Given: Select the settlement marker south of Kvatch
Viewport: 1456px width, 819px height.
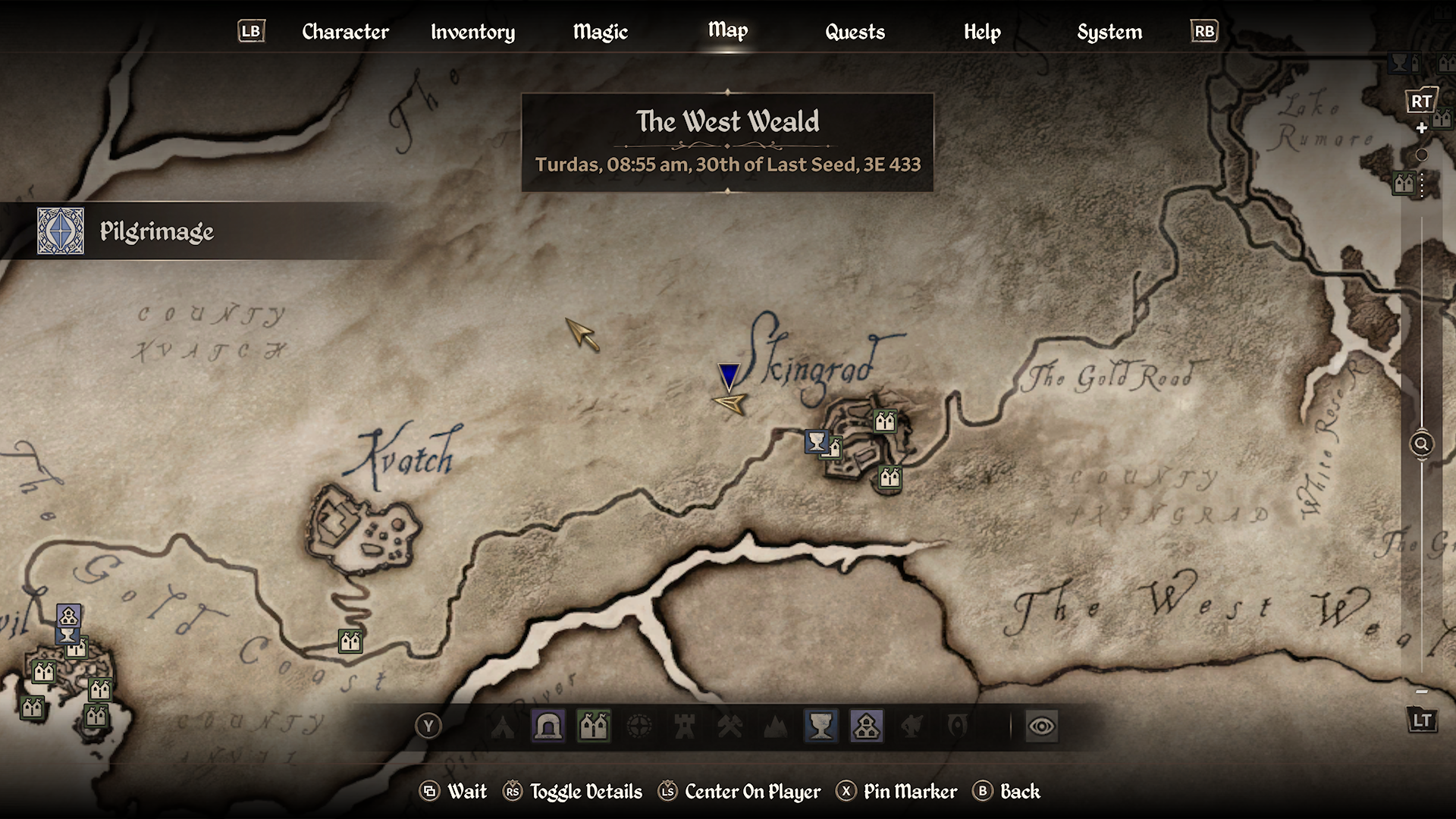Looking at the screenshot, I should coord(350,642).
